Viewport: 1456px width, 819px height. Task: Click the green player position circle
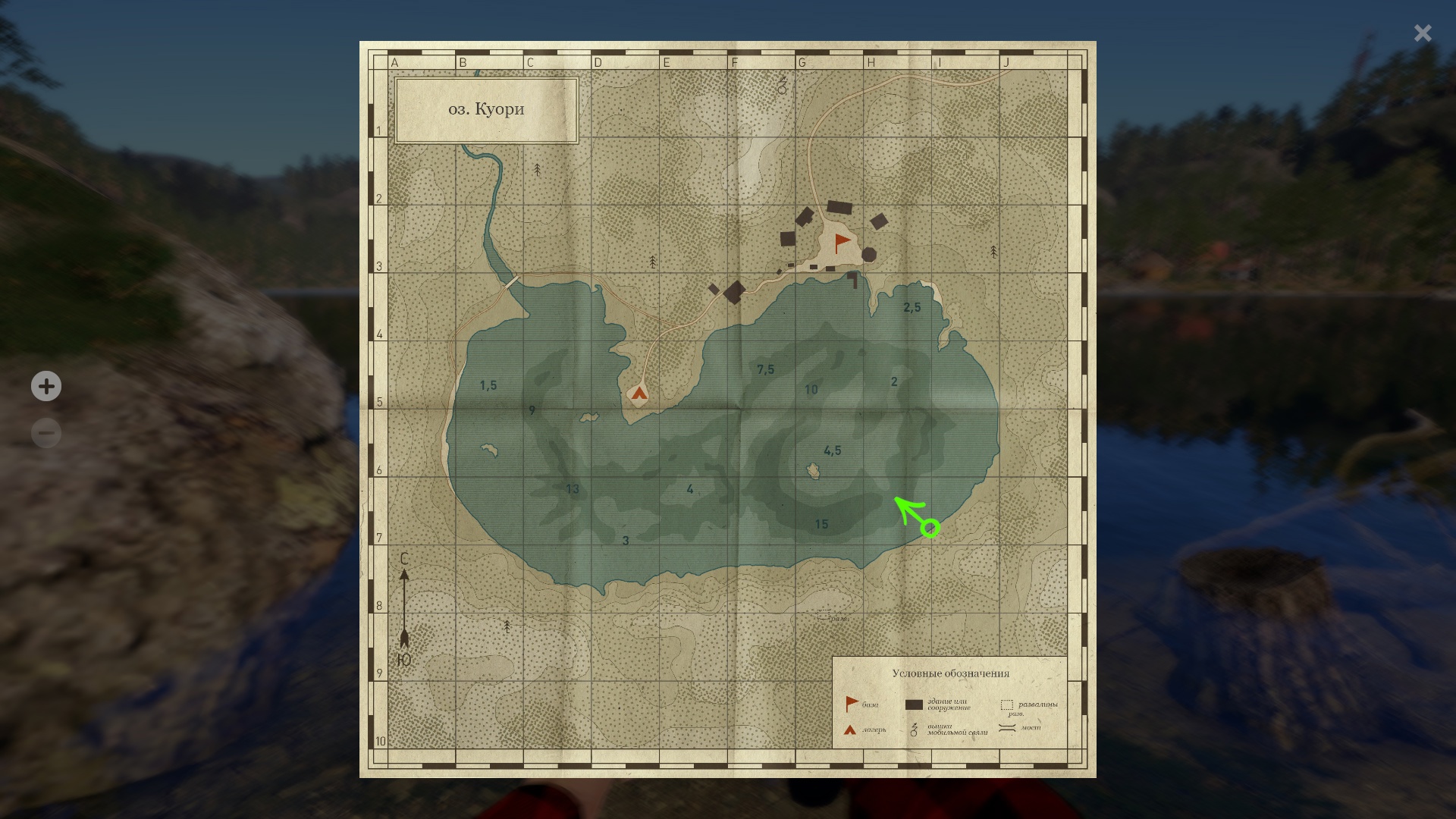(930, 528)
